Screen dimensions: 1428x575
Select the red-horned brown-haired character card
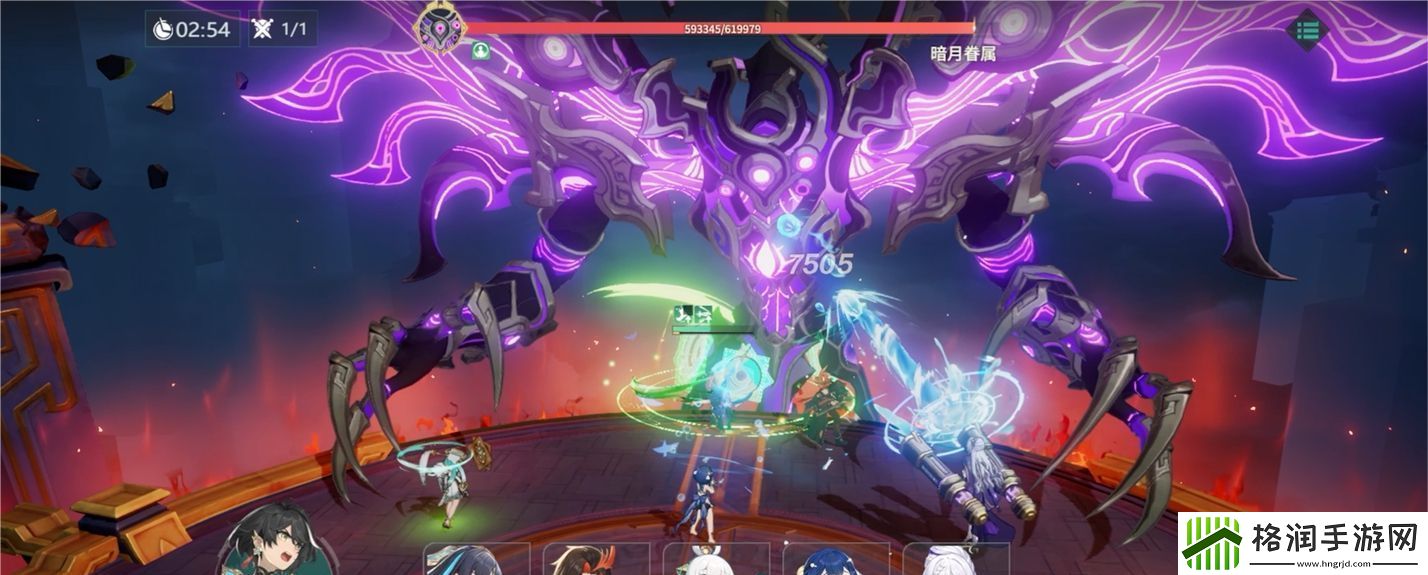click(592, 560)
